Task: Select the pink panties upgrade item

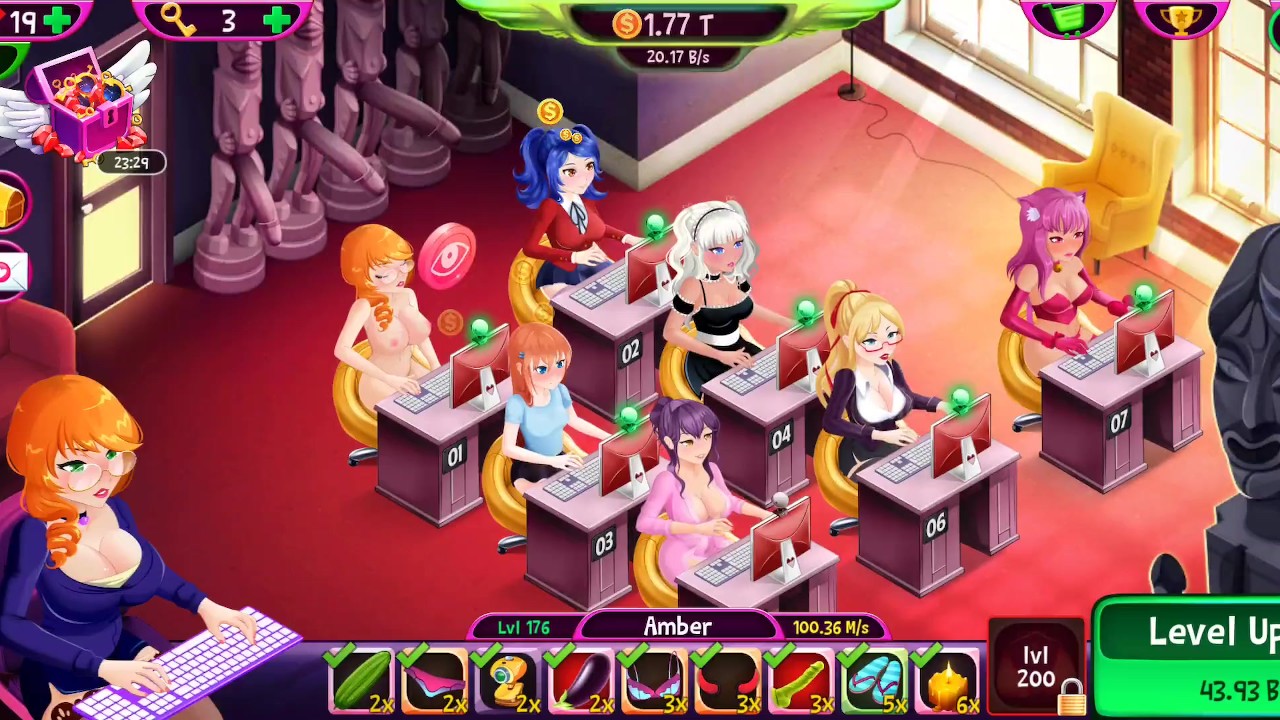Action: (x=434, y=680)
